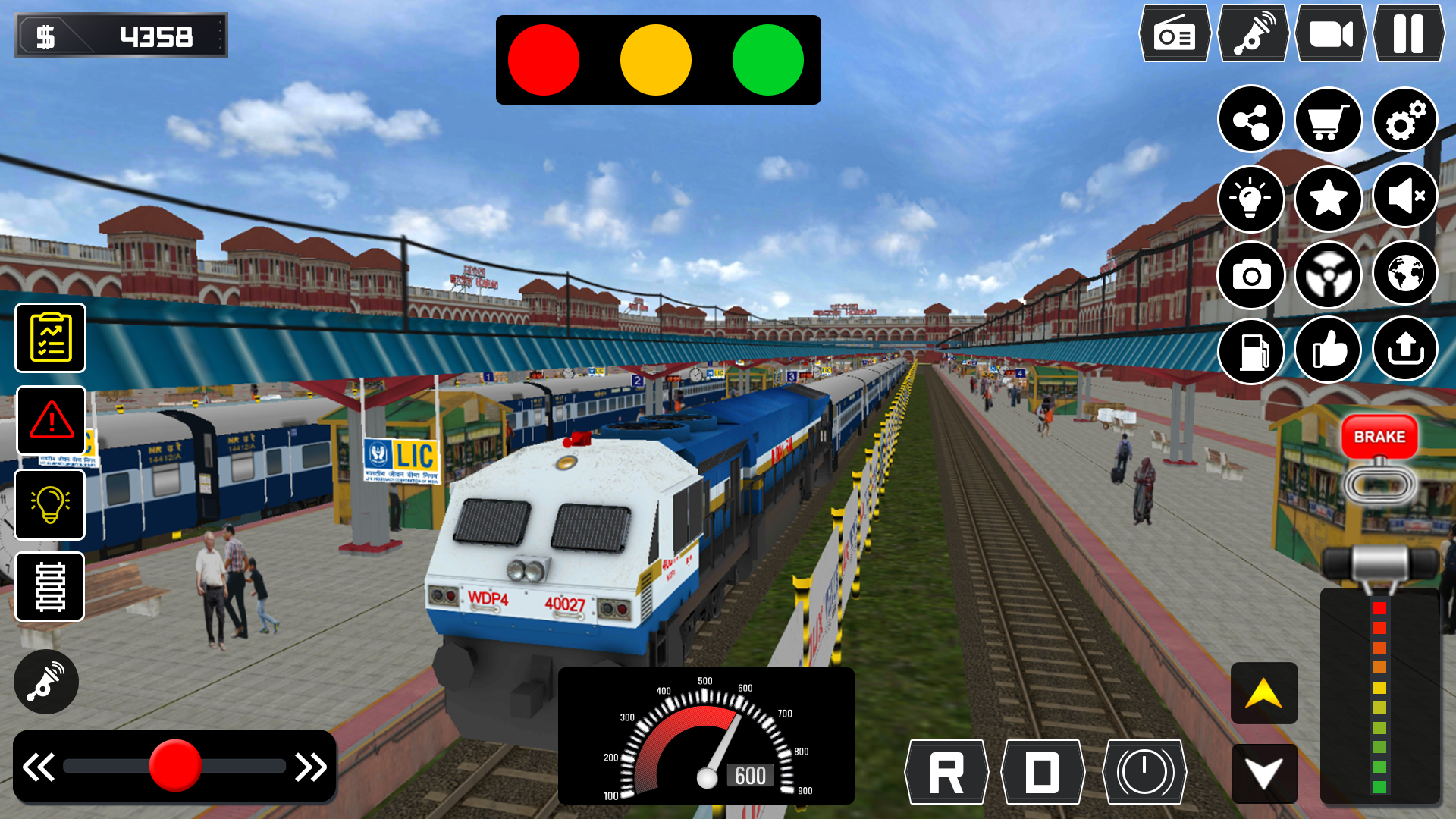The height and width of the screenshot is (819, 1456).
Task: Rate the game with the thumbs up icon
Action: click(1329, 350)
